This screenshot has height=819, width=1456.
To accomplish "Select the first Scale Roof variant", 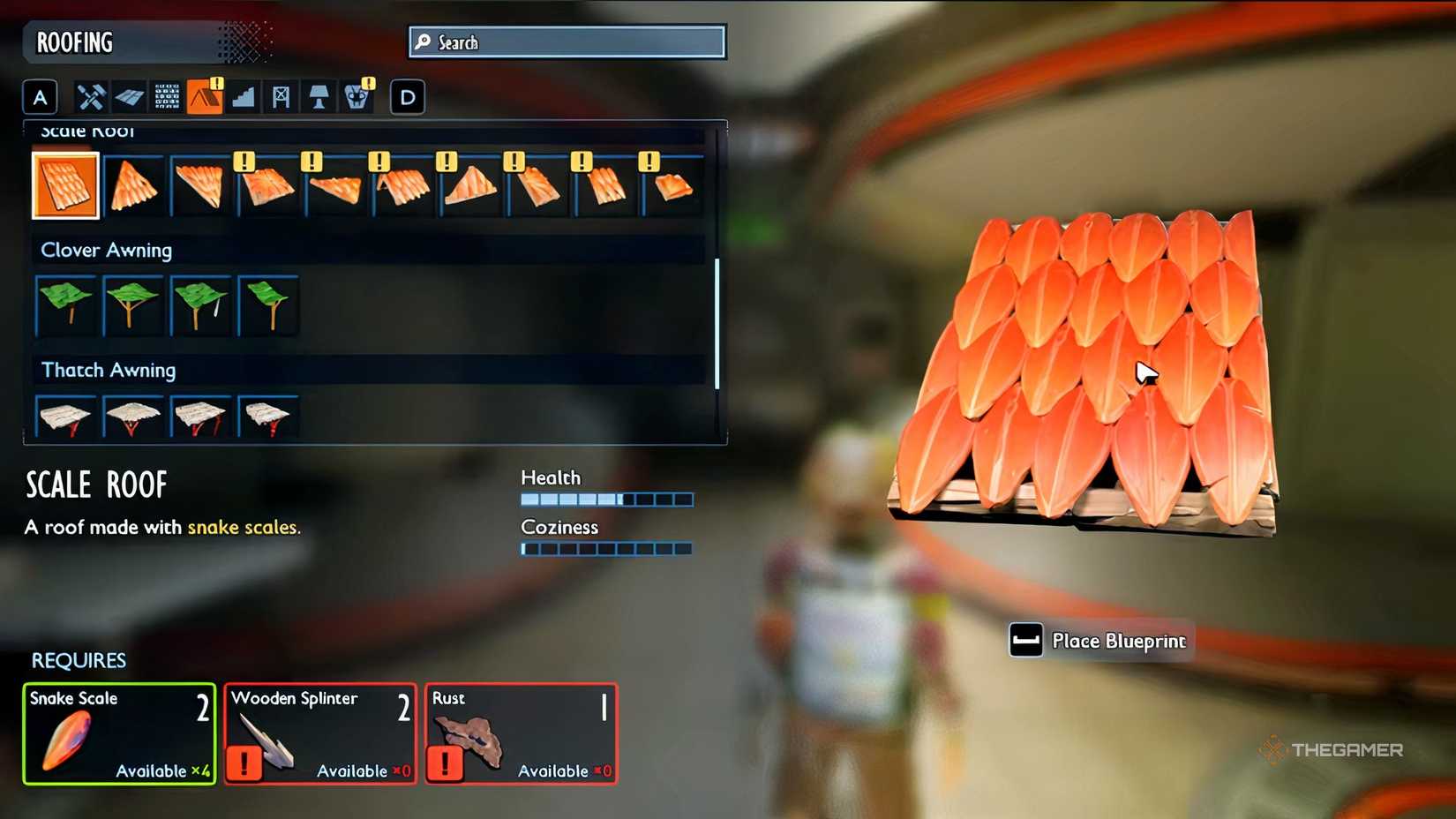I will click(x=65, y=185).
